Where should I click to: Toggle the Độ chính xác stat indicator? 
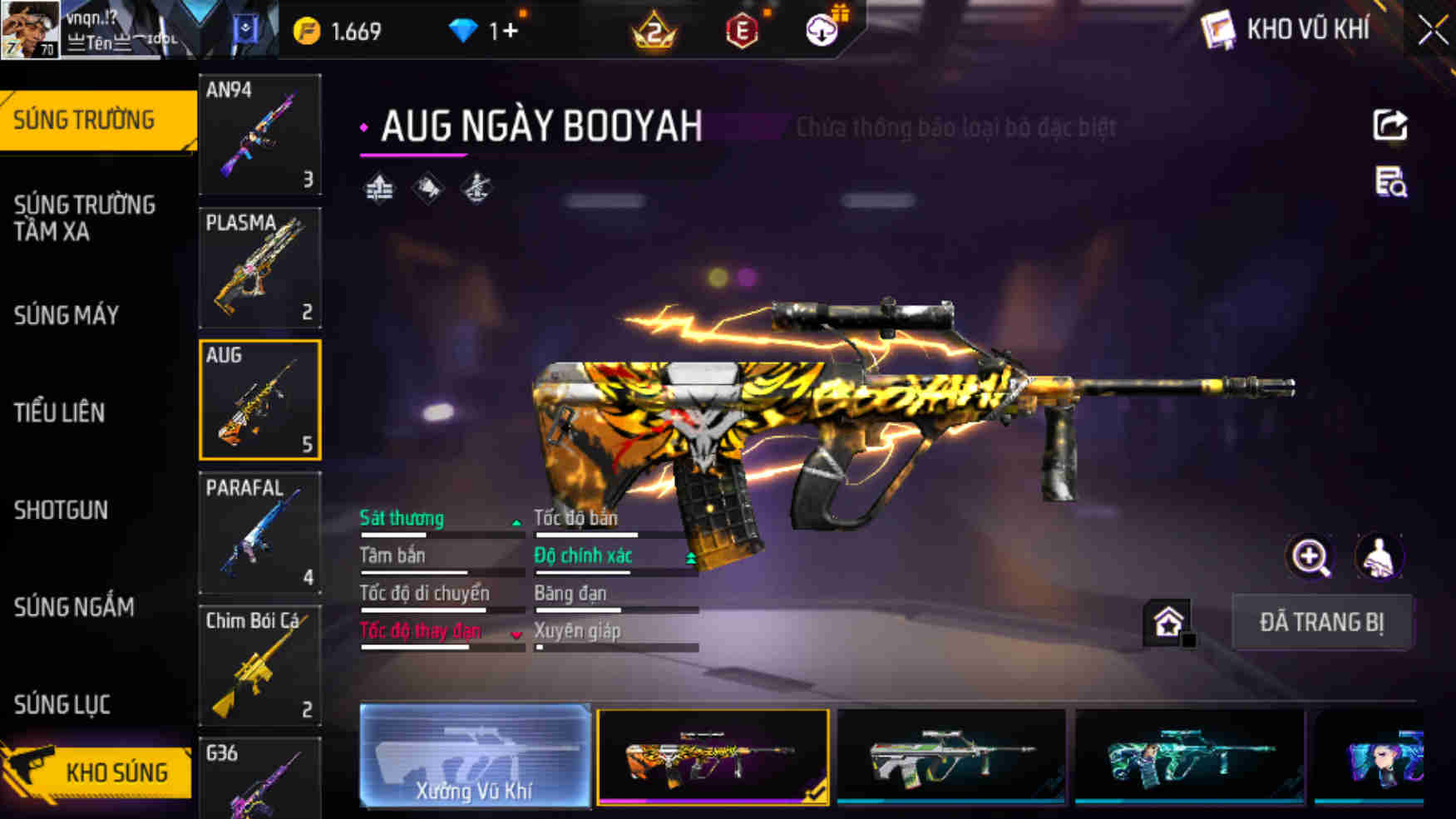click(690, 557)
